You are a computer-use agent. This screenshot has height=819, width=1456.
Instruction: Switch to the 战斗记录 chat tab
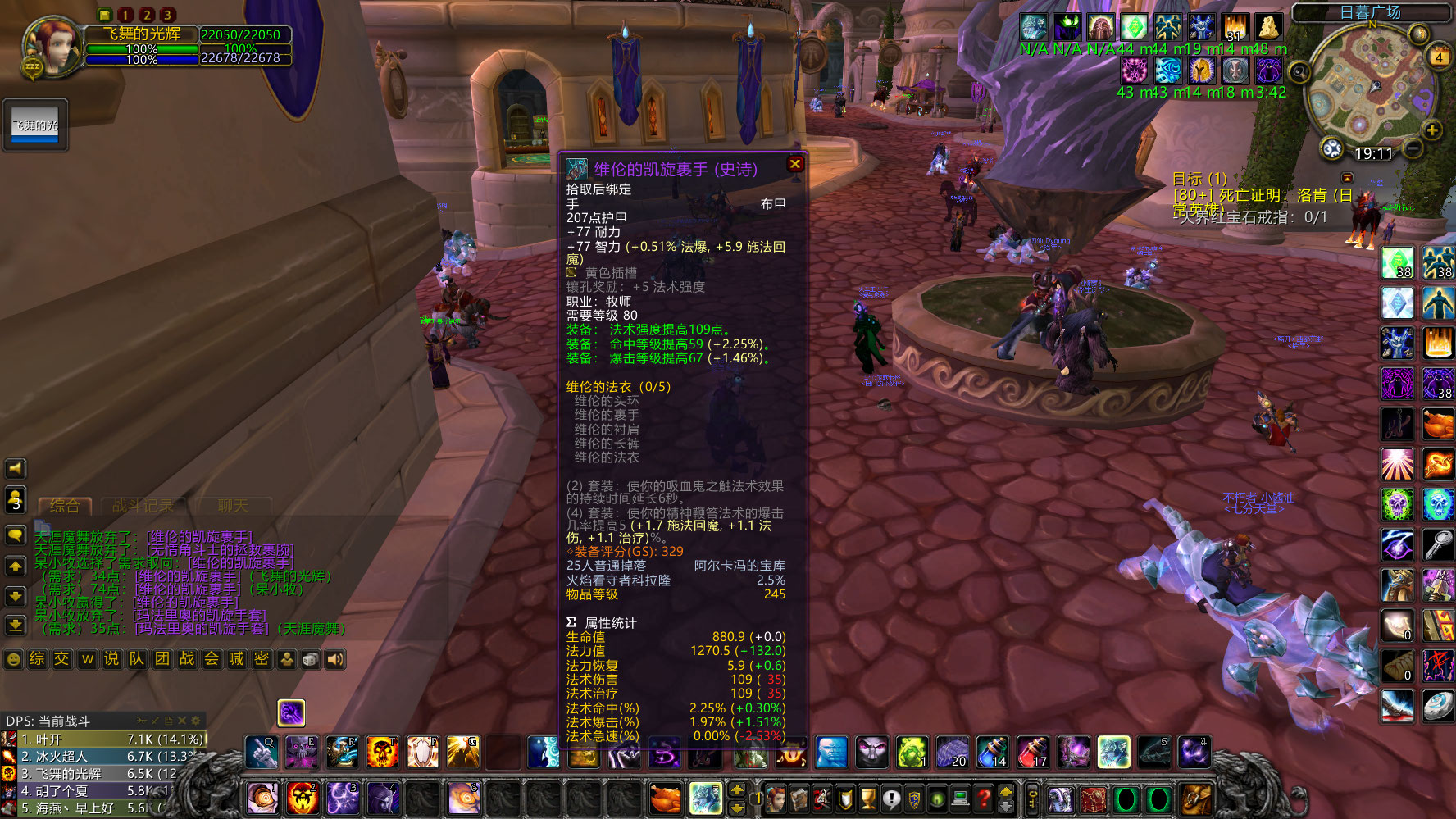click(143, 506)
